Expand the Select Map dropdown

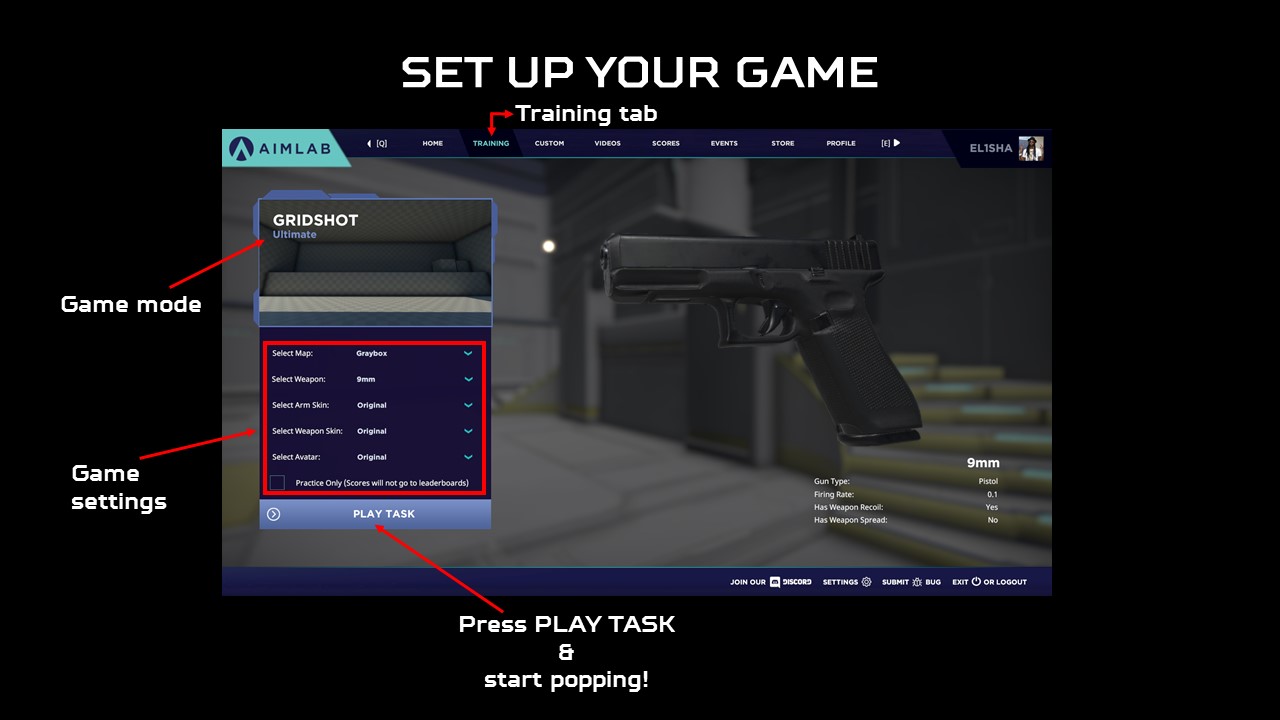click(467, 353)
